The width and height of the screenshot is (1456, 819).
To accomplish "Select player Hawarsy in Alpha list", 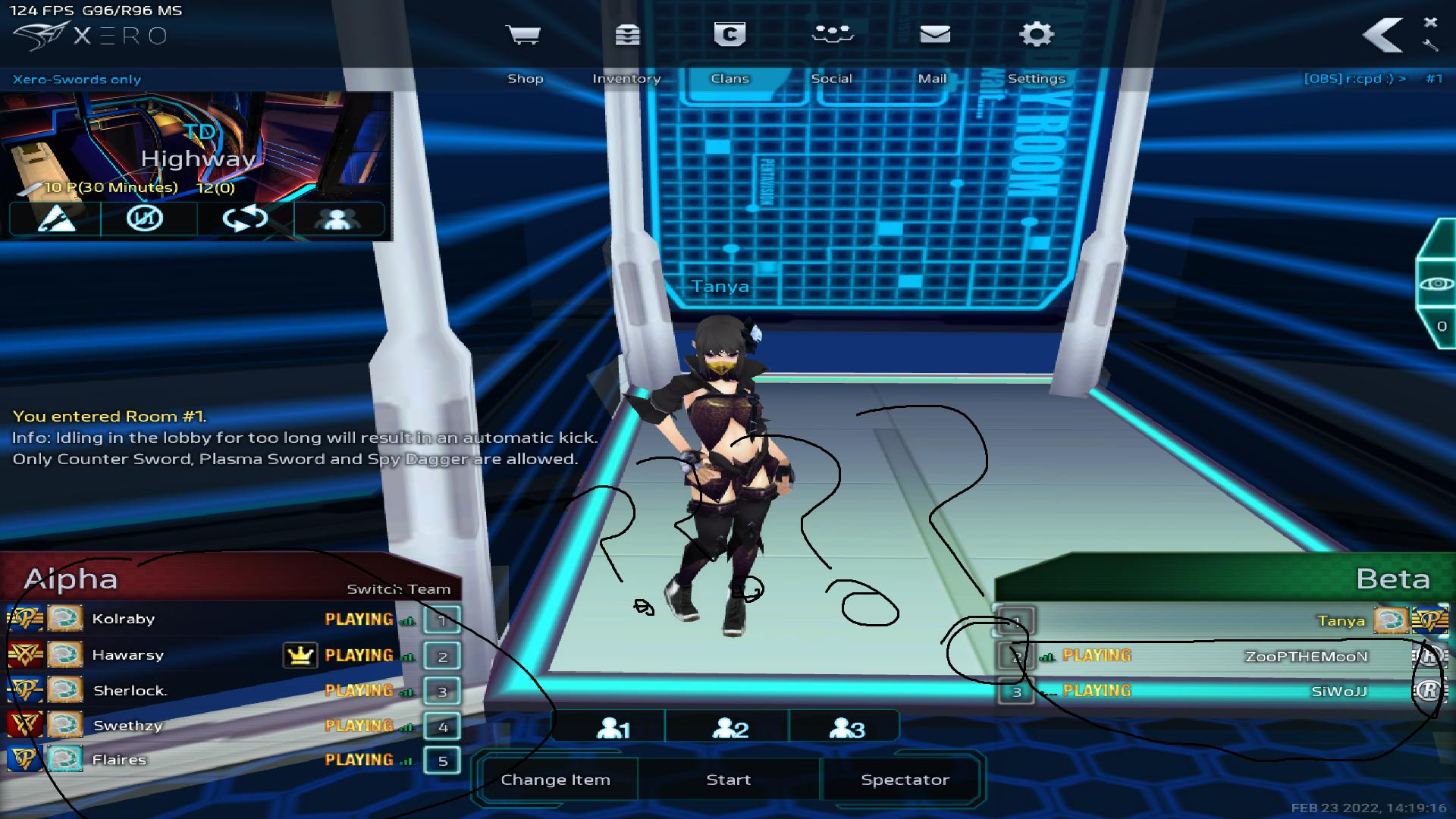I will [x=127, y=655].
